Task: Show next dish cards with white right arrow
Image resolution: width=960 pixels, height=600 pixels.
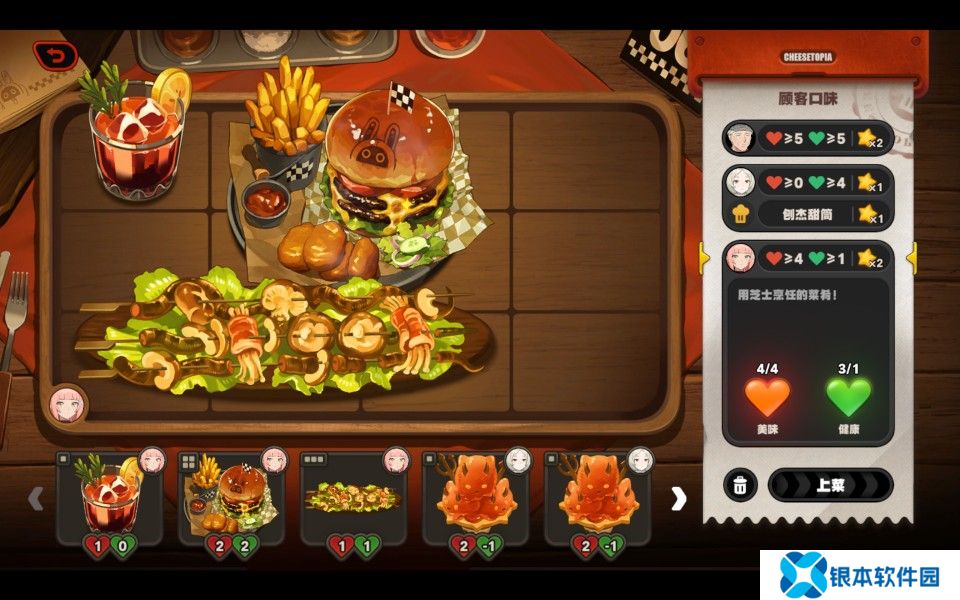Action: coord(679,498)
